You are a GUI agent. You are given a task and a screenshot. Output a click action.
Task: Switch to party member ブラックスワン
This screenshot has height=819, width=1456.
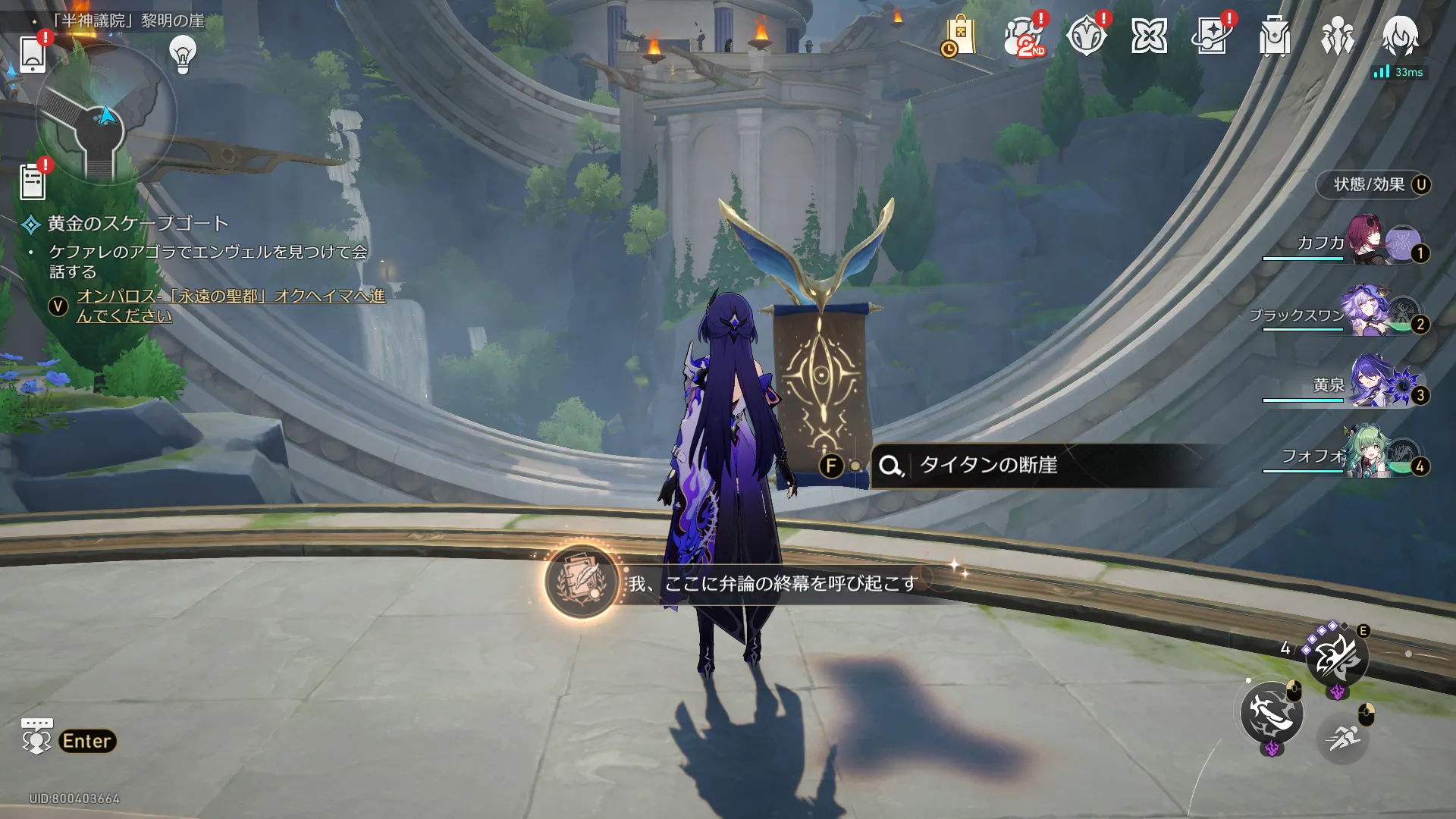(x=1365, y=314)
